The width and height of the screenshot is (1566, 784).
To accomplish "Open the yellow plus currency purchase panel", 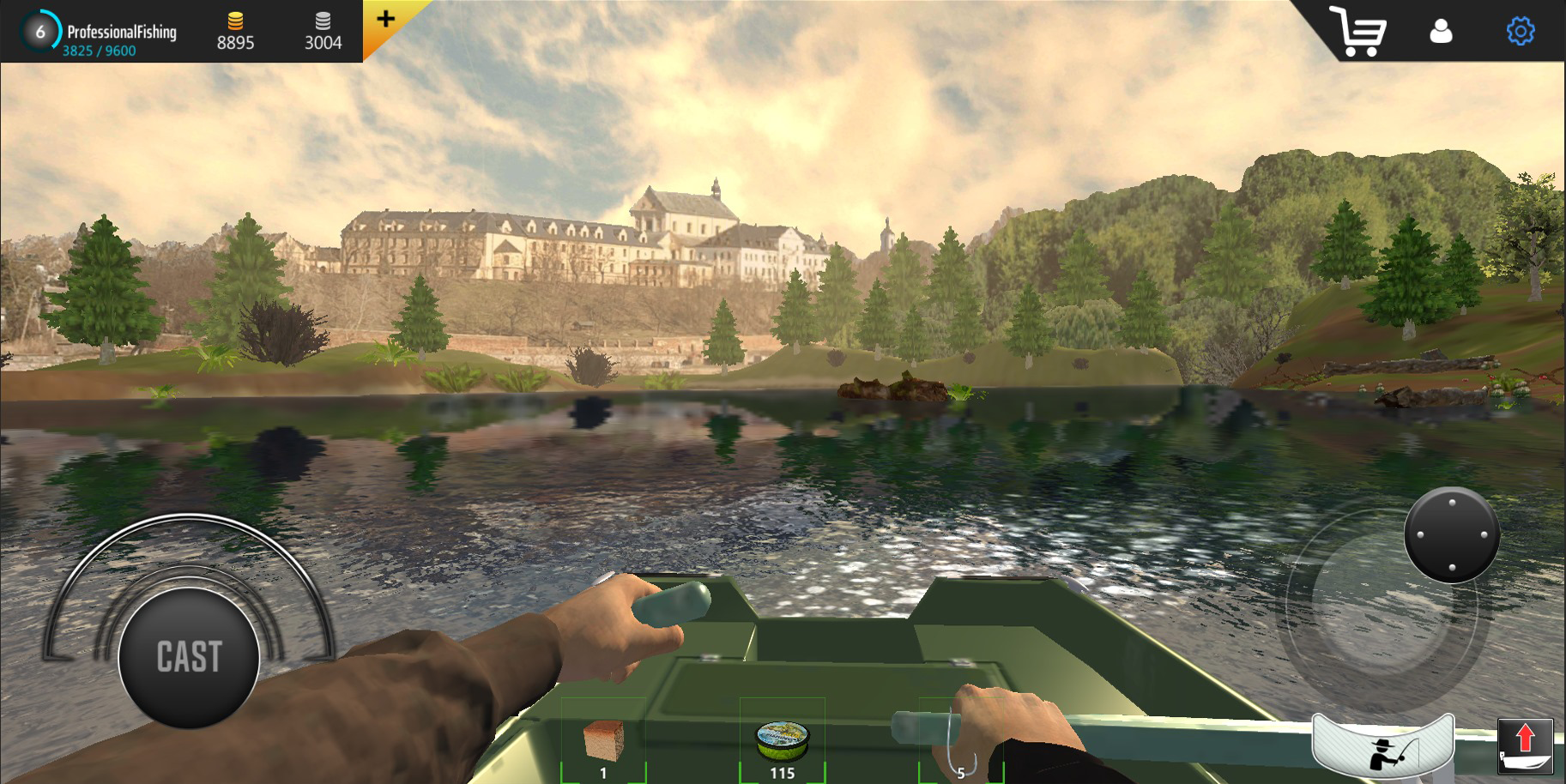I will click(388, 20).
